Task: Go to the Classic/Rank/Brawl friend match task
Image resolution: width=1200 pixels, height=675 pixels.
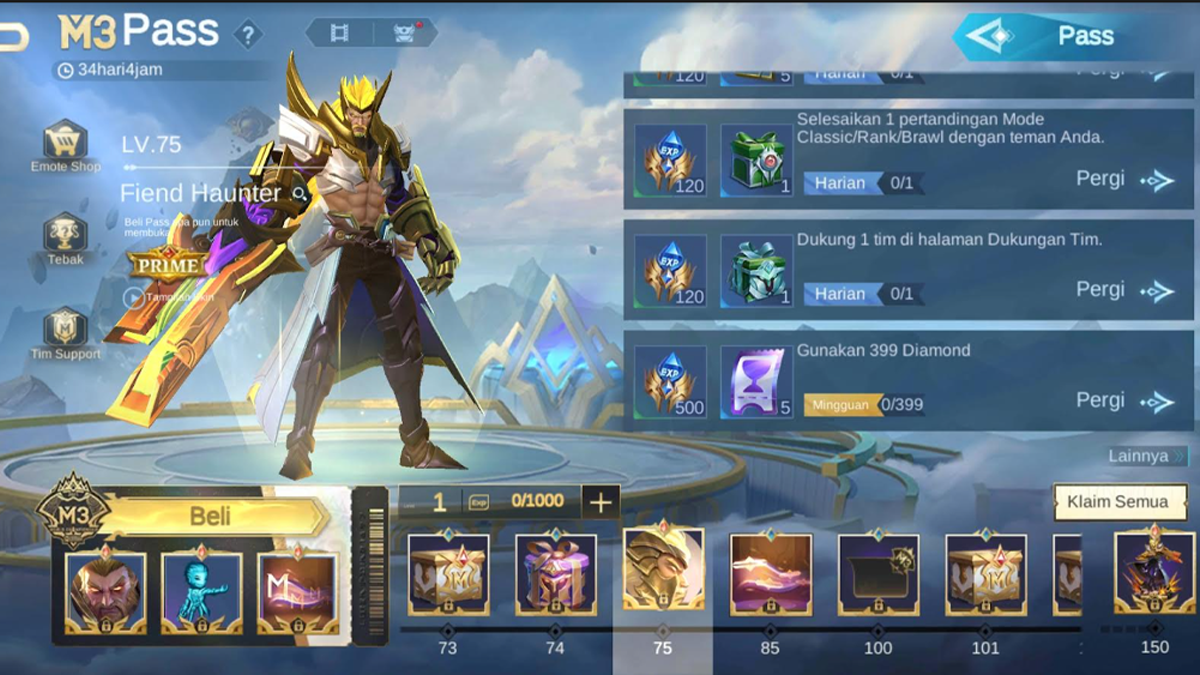Action: coord(1124,180)
